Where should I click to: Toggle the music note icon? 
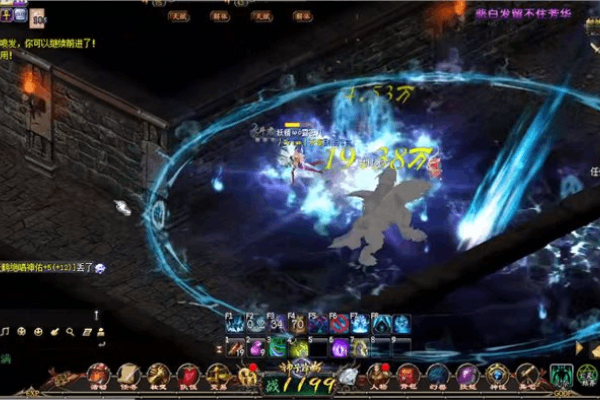(x=6, y=331)
